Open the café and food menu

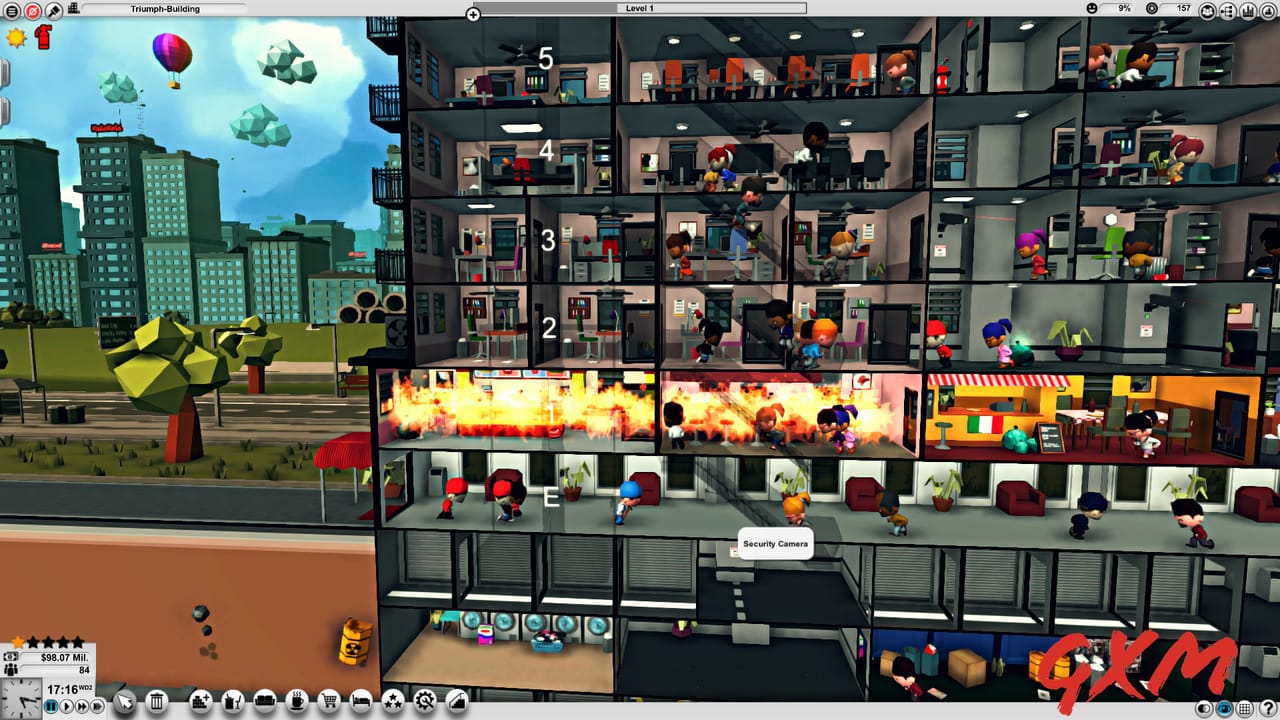point(296,702)
